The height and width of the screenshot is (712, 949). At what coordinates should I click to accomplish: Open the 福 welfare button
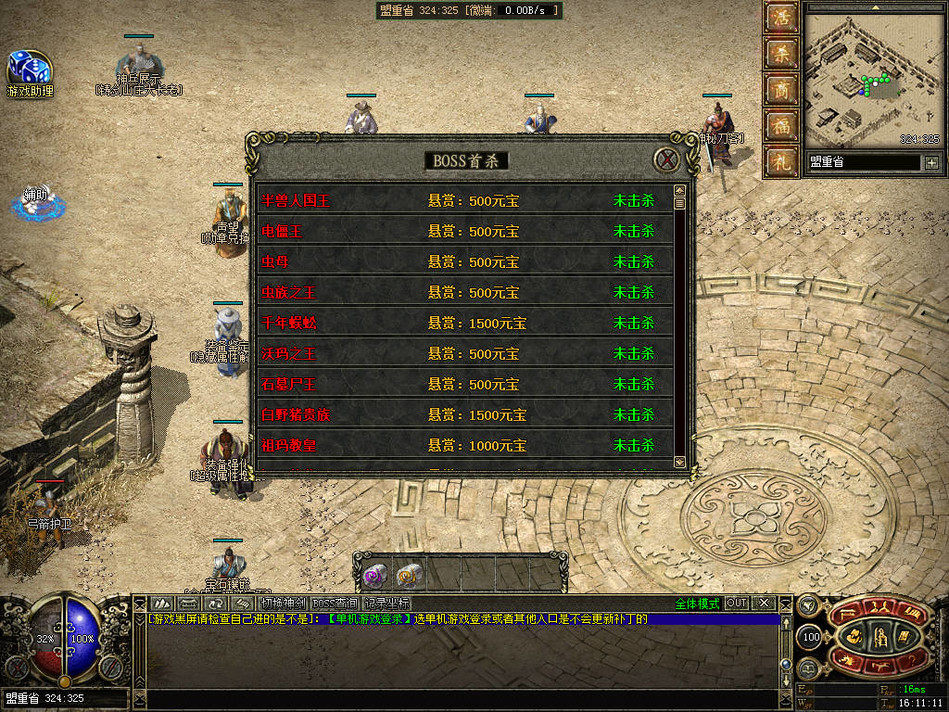(x=781, y=126)
